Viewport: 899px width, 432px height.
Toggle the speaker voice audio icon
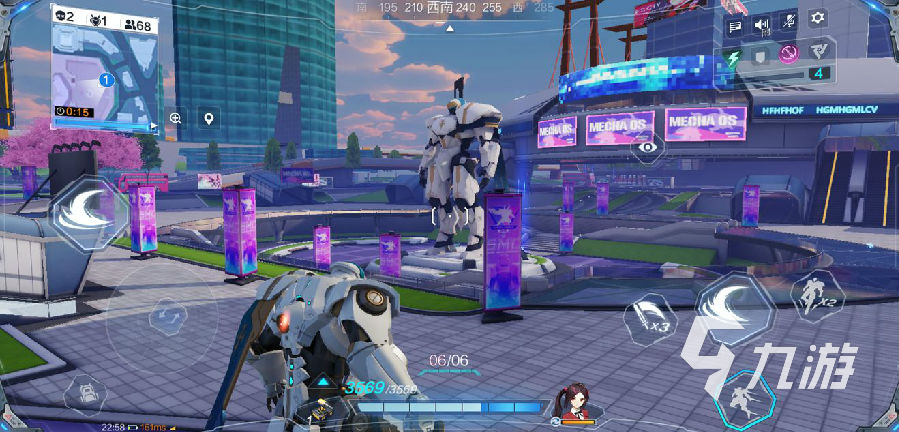(x=762, y=26)
